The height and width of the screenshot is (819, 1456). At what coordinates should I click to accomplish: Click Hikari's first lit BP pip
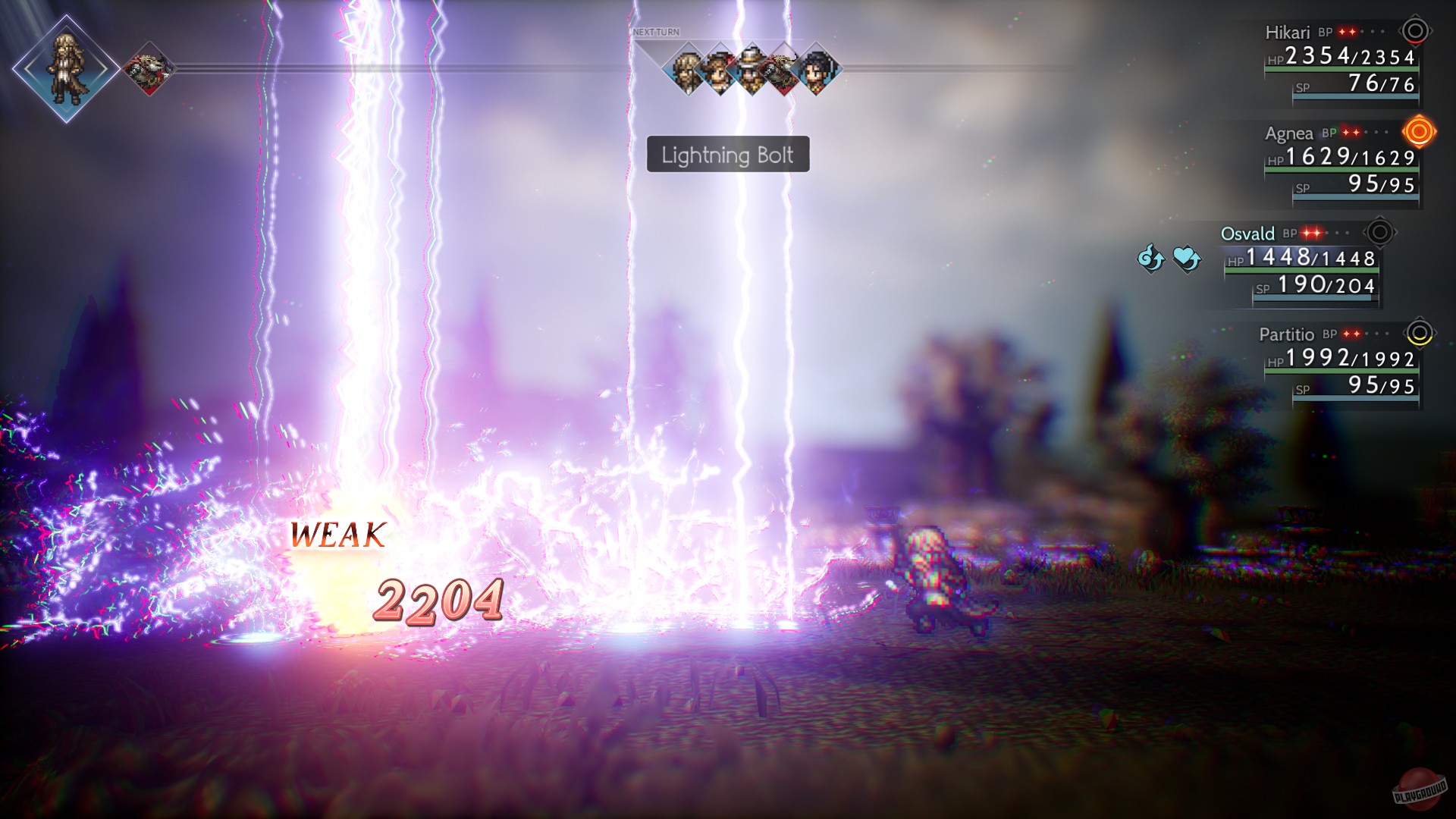(x=1341, y=32)
